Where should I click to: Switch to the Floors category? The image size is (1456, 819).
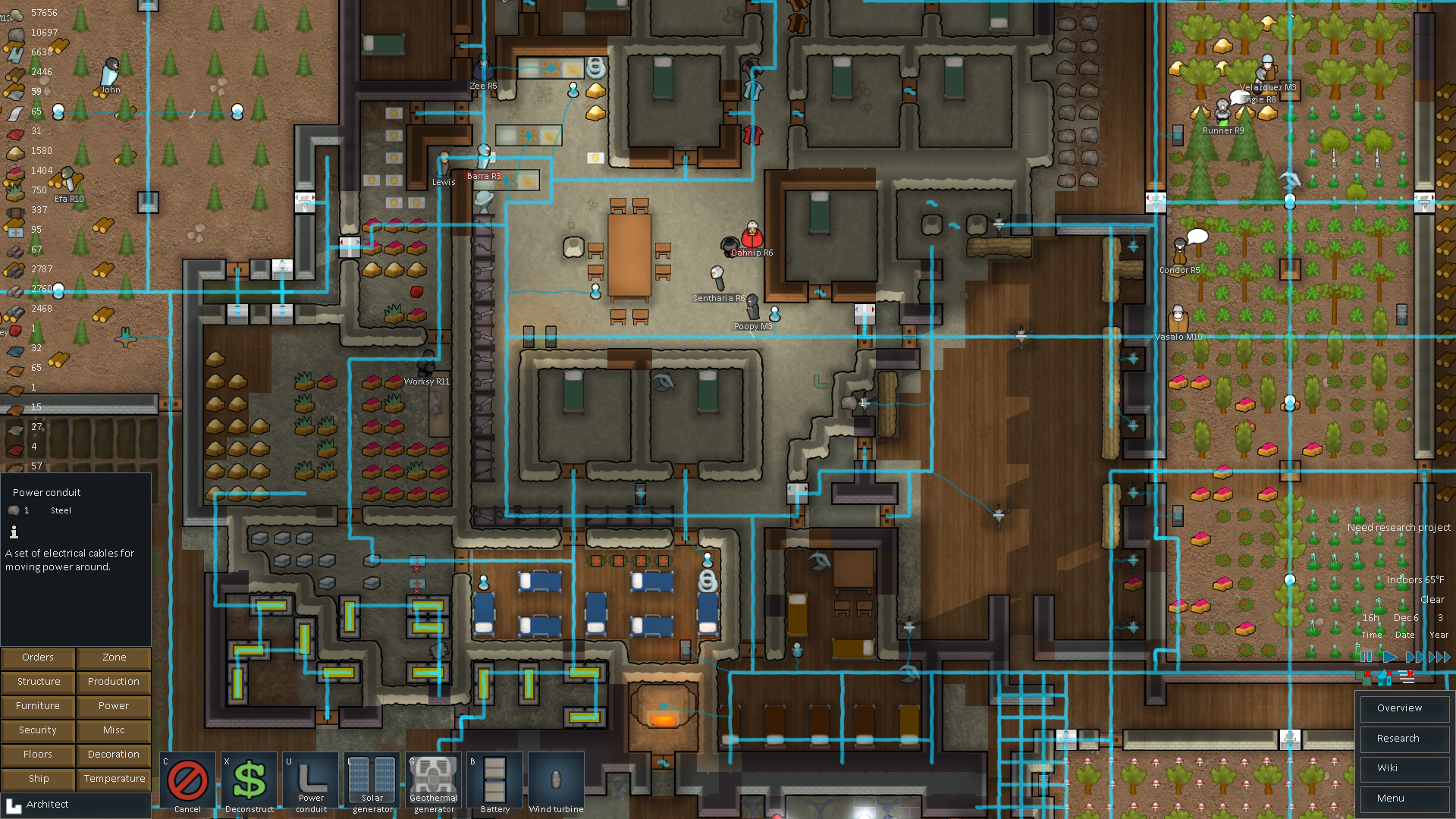pyautogui.click(x=38, y=755)
